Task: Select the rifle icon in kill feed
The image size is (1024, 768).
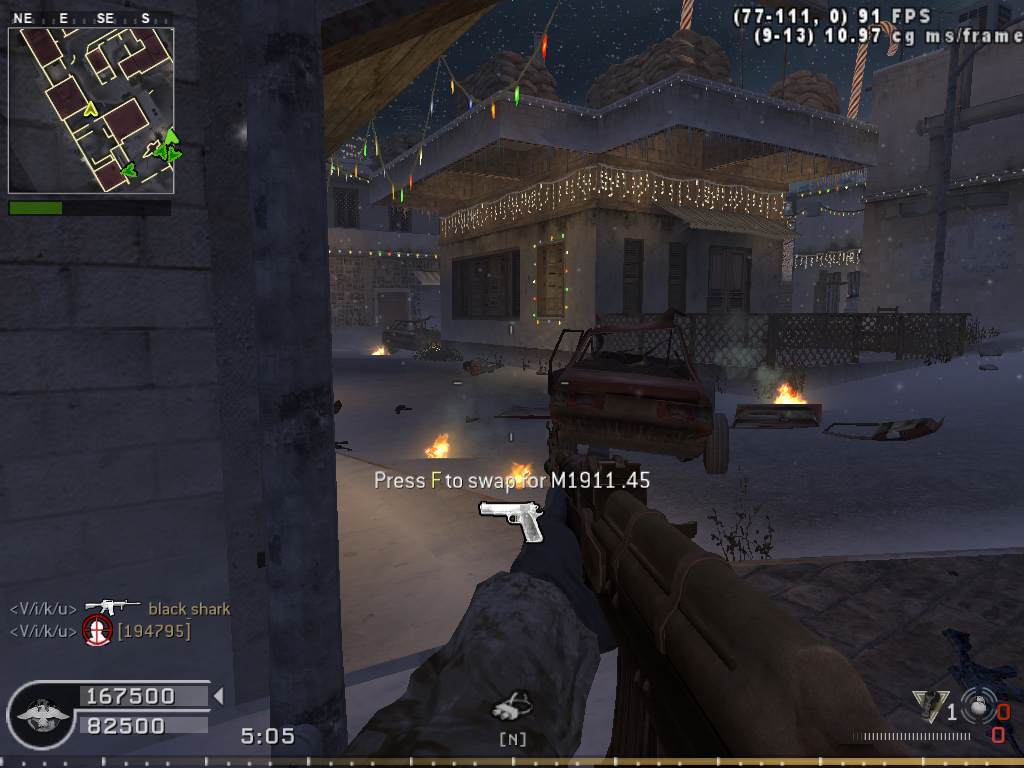Action: (x=111, y=608)
